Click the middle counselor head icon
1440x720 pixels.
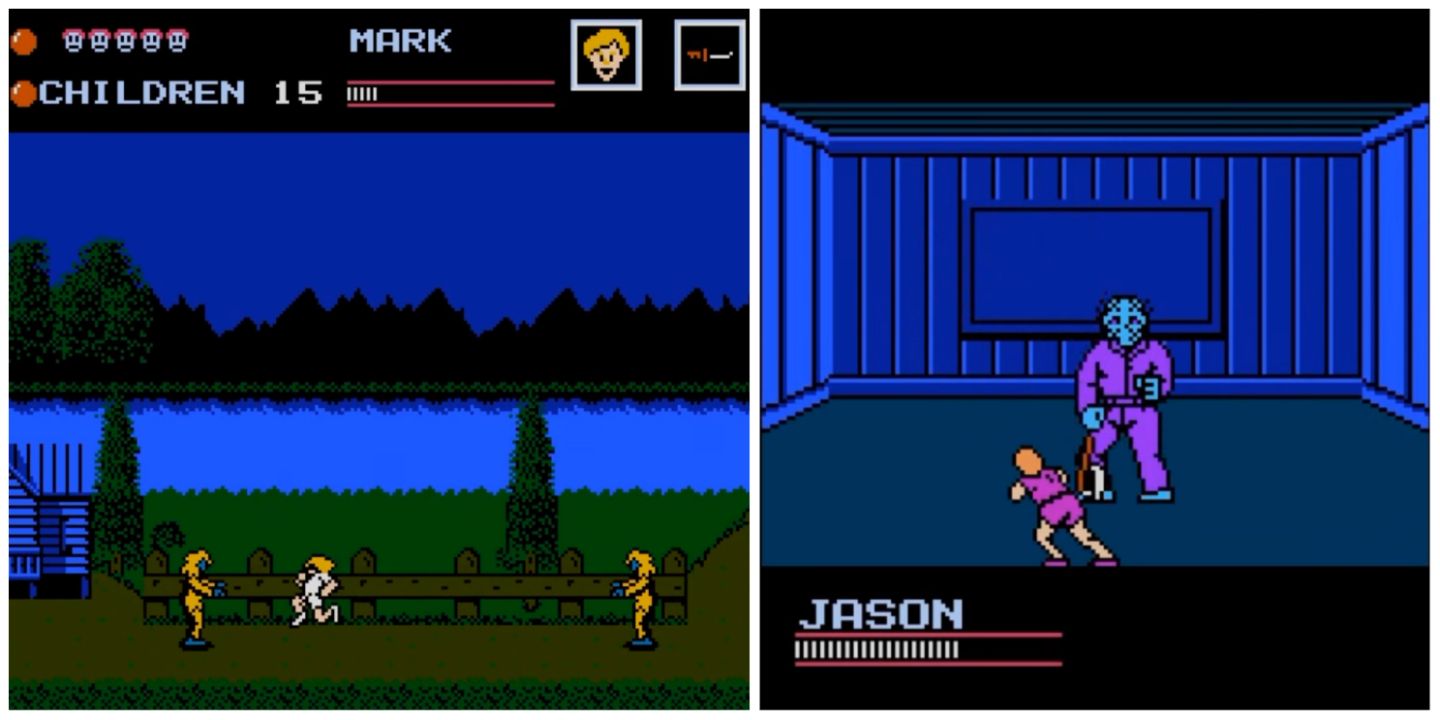(124, 40)
